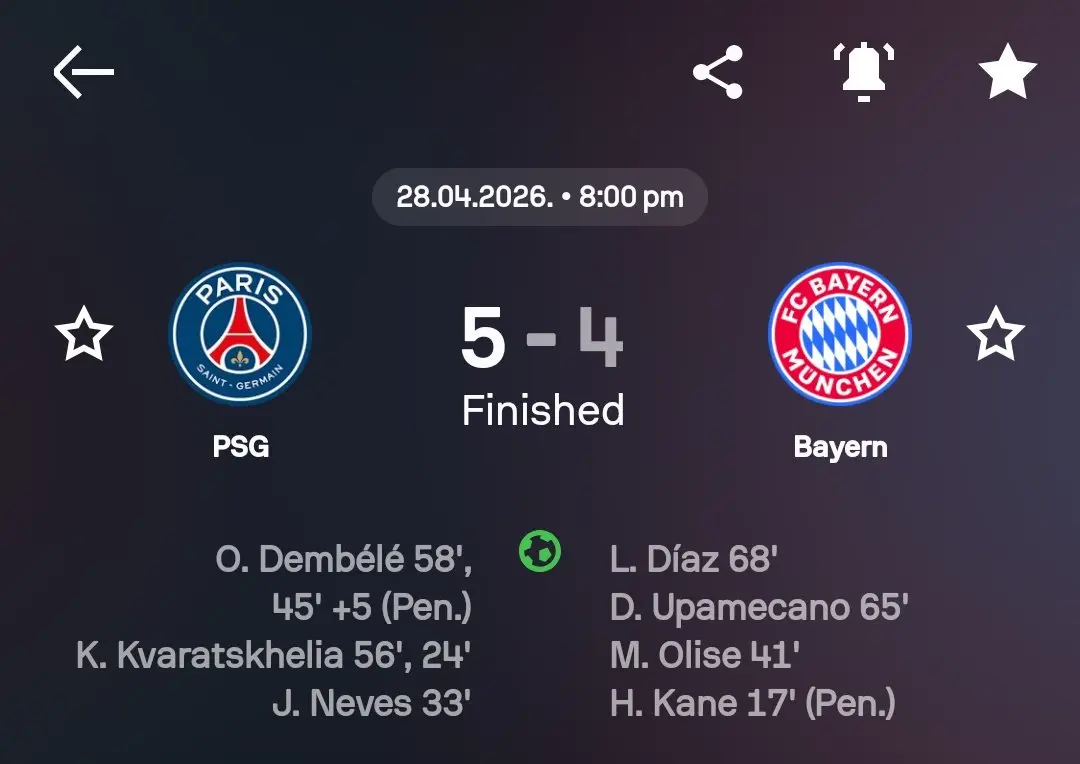1080x764 pixels.
Task: Open the PSG team crest
Action: pos(241,334)
